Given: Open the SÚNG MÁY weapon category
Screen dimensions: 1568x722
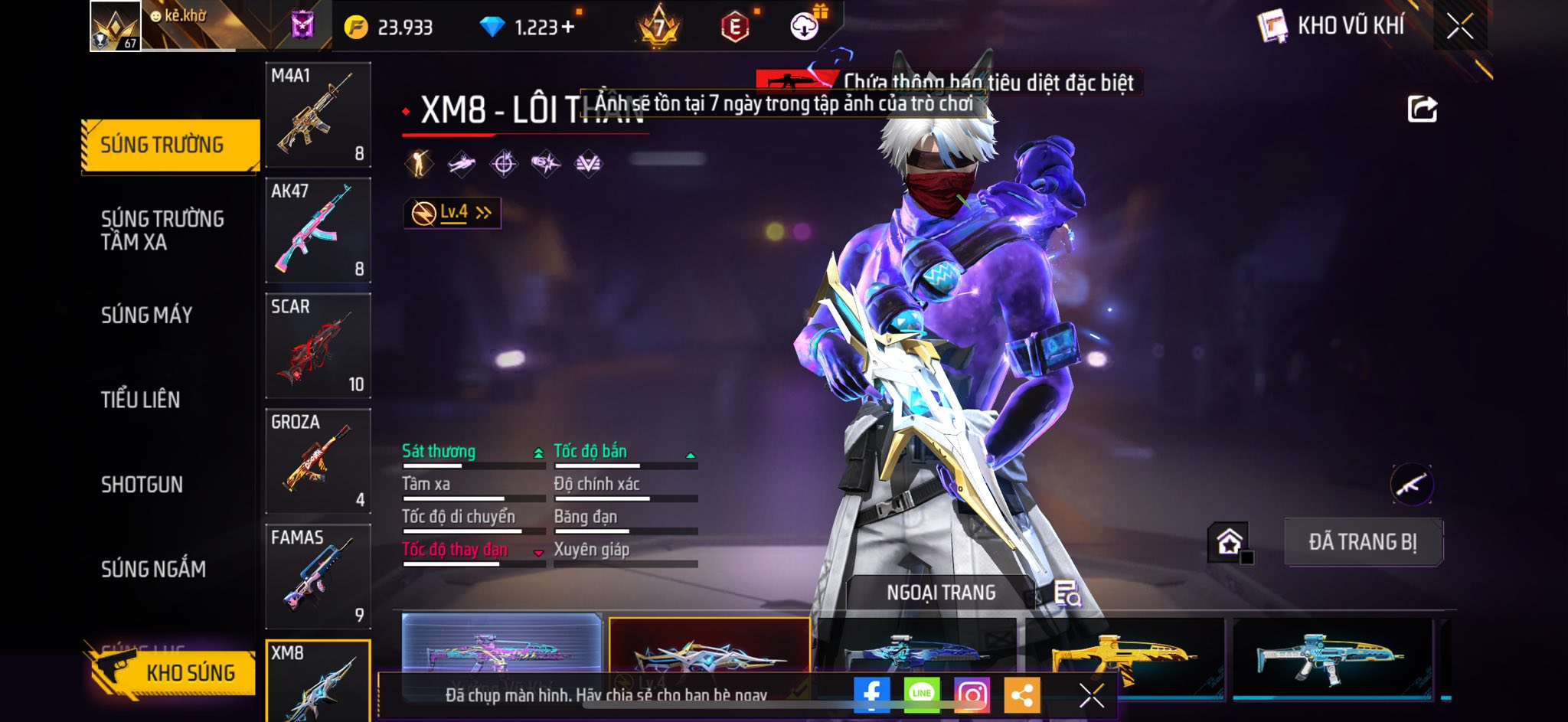Looking at the screenshot, I should pyautogui.click(x=146, y=315).
